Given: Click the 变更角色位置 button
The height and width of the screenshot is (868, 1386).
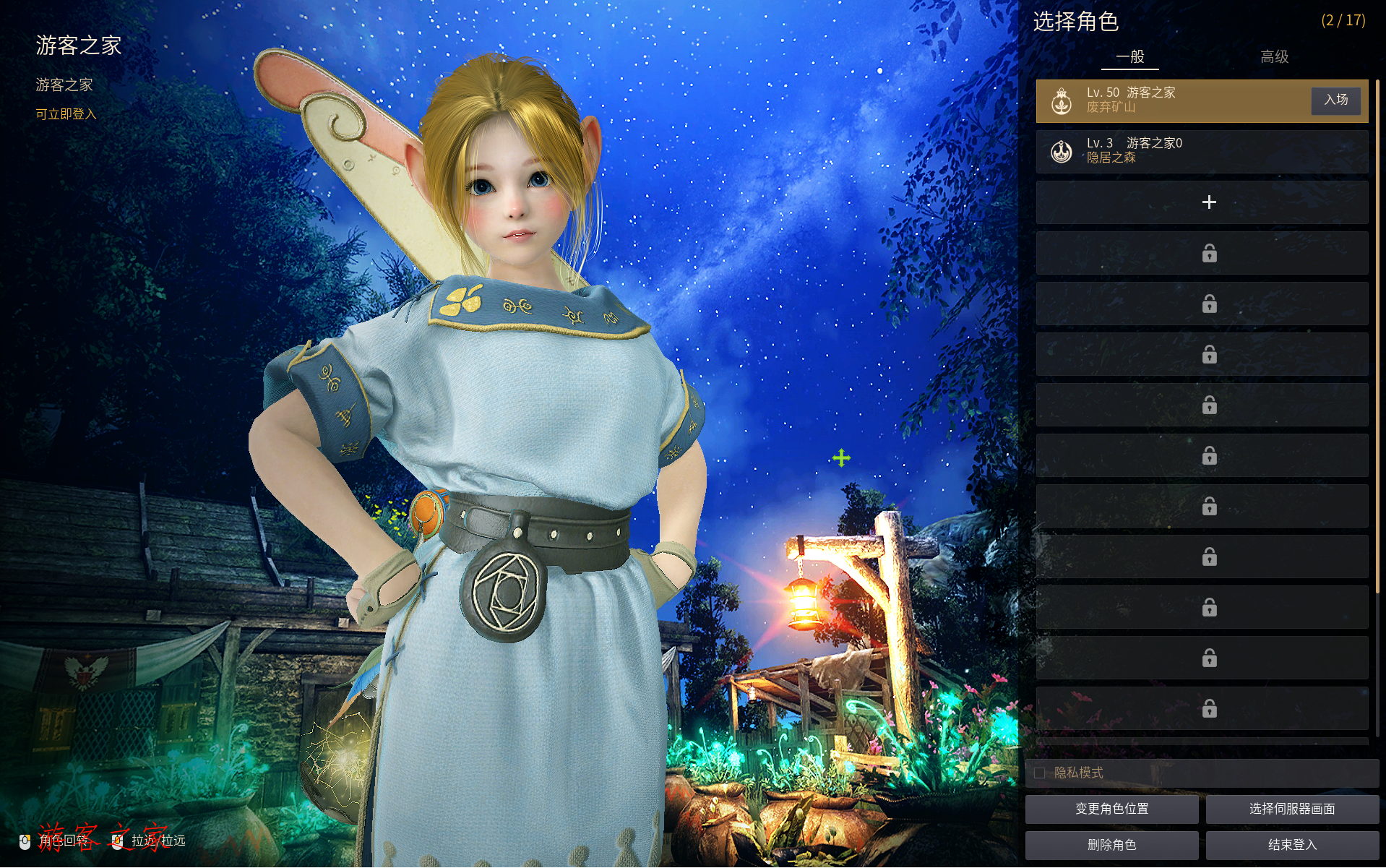Looking at the screenshot, I should point(1111,809).
